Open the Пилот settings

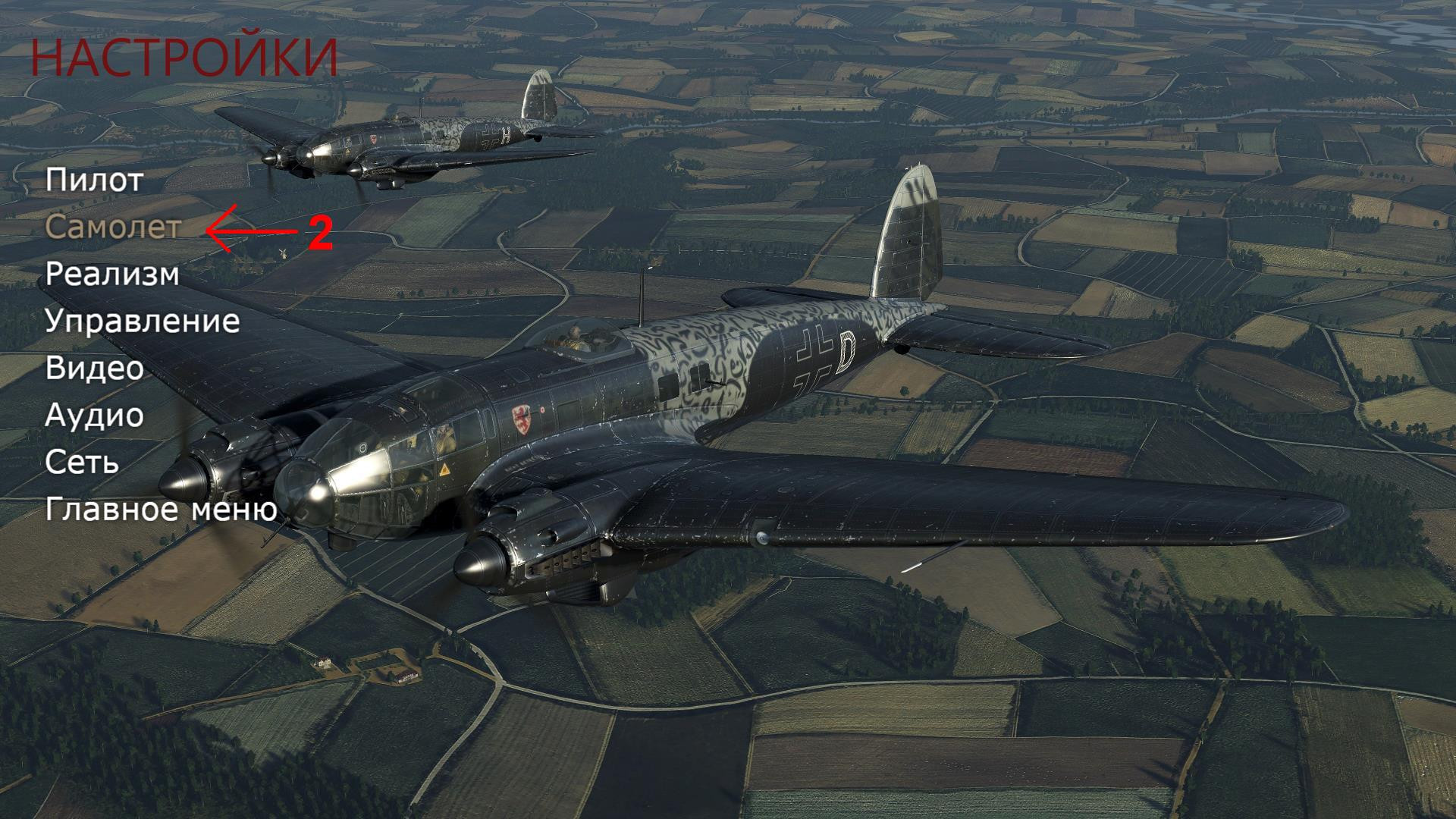click(x=95, y=180)
